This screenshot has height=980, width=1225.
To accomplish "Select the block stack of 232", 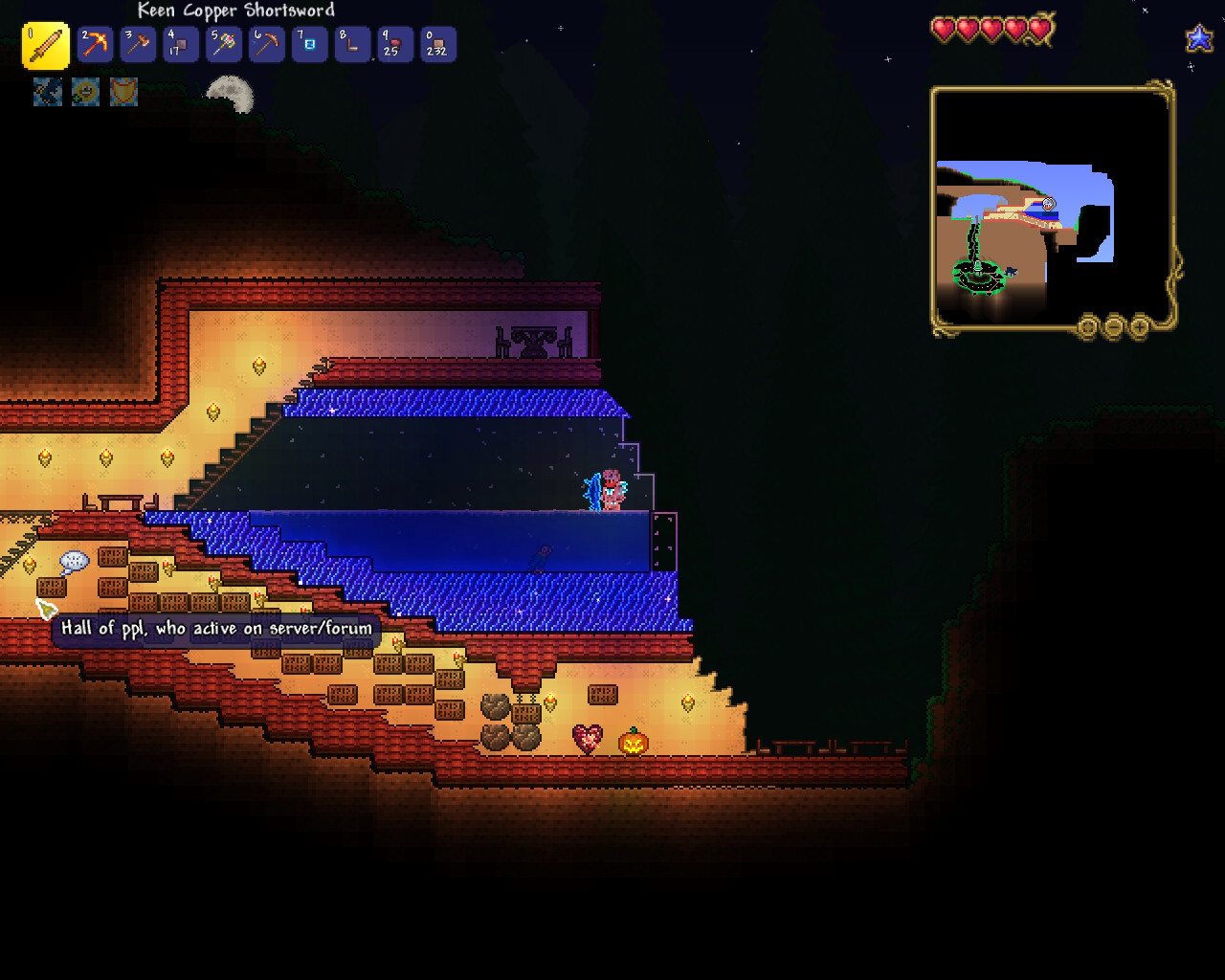I will (437, 45).
